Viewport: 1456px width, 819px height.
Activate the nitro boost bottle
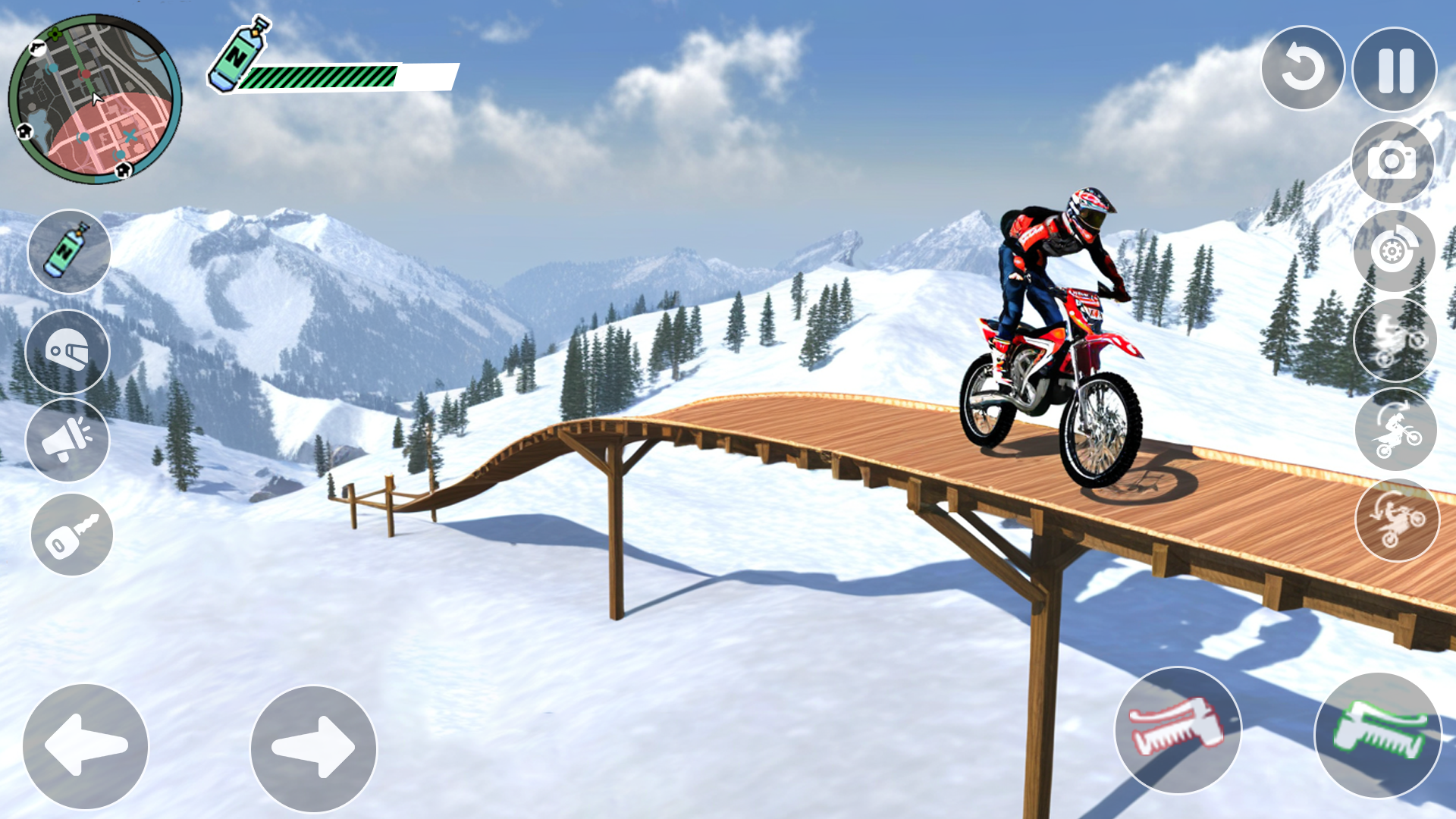click(68, 250)
